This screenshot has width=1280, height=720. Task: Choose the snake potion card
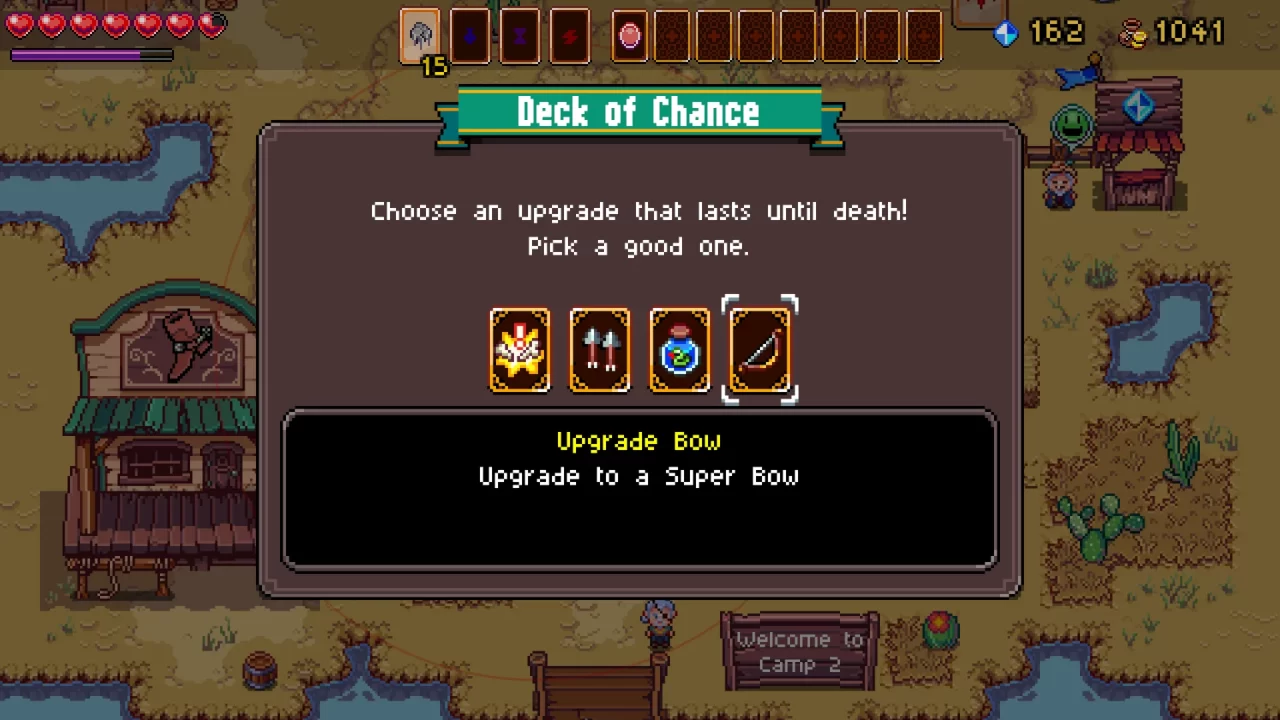679,349
